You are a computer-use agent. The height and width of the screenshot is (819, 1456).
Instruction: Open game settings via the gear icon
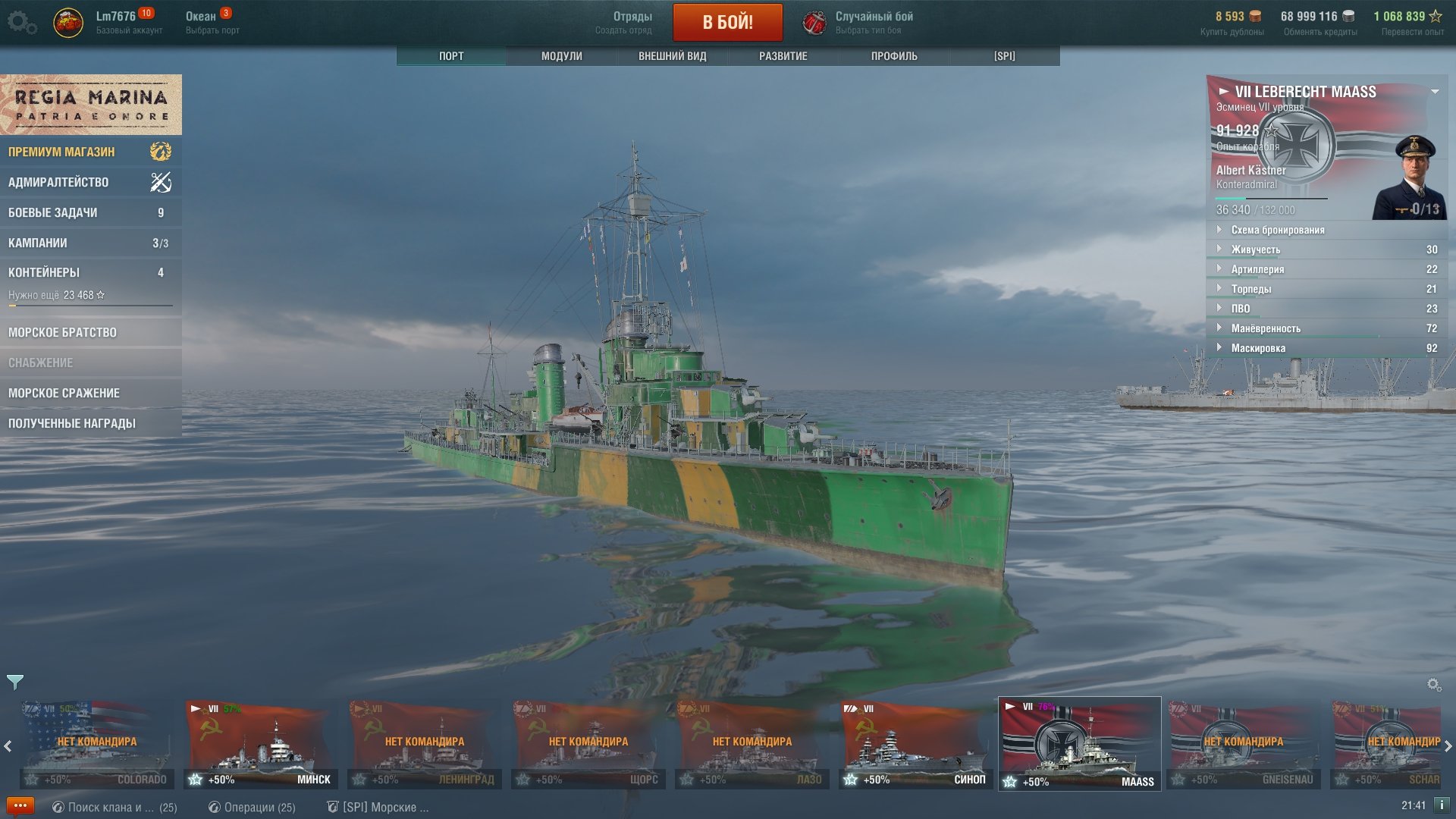coord(21,23)
